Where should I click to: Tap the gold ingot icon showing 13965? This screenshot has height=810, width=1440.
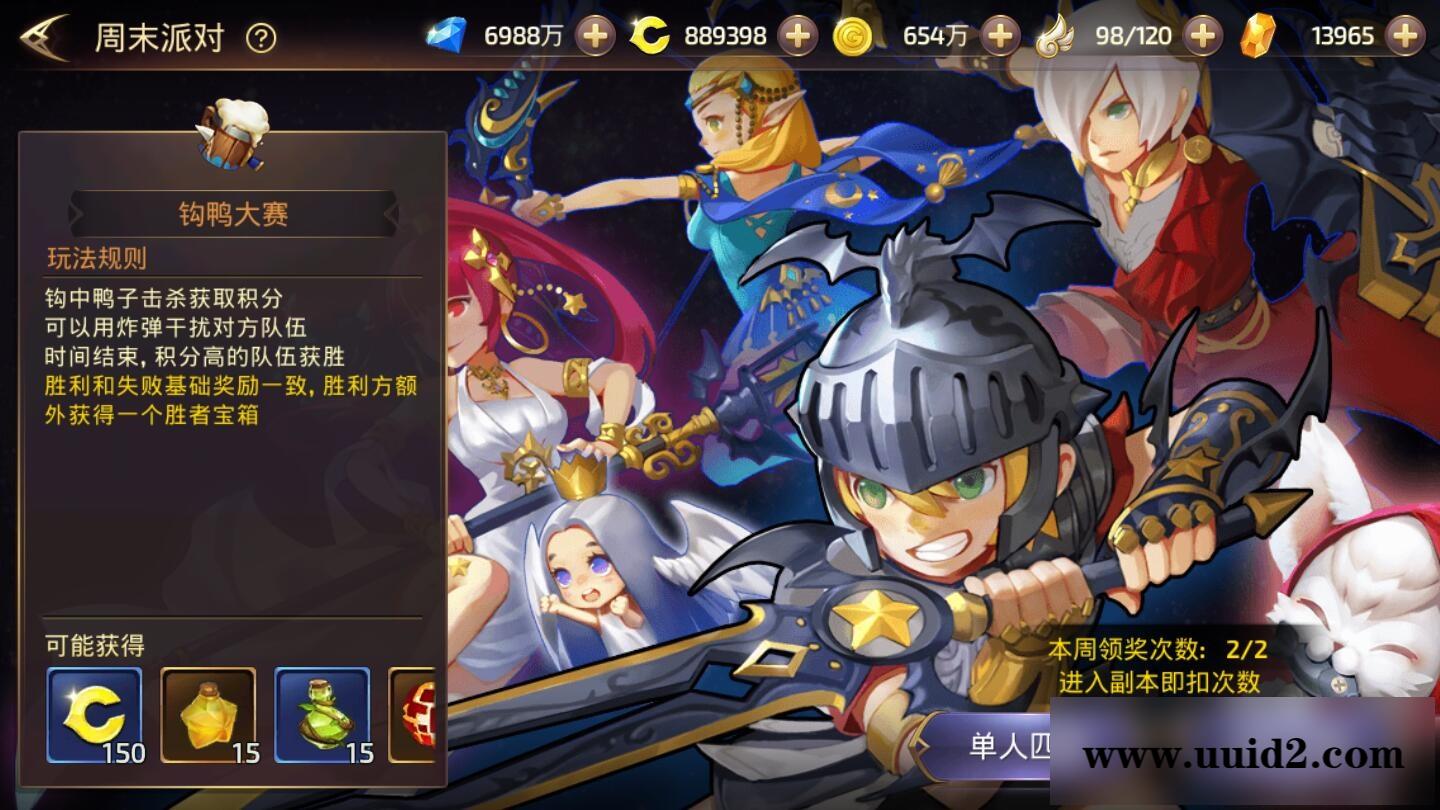pyautogui.click(x=1258, y=36)
